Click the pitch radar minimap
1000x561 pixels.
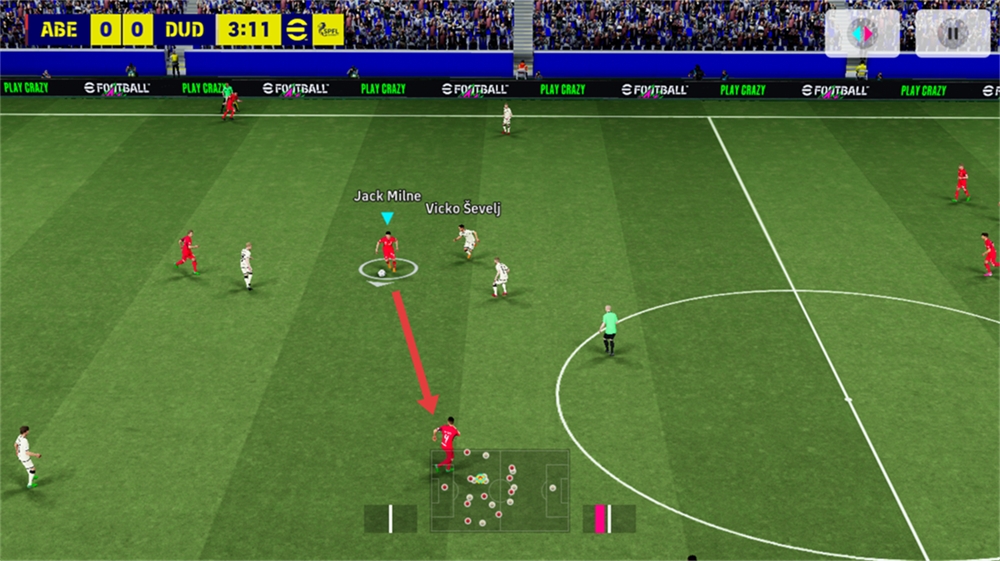pyautogui.click(x=500, y=490)
